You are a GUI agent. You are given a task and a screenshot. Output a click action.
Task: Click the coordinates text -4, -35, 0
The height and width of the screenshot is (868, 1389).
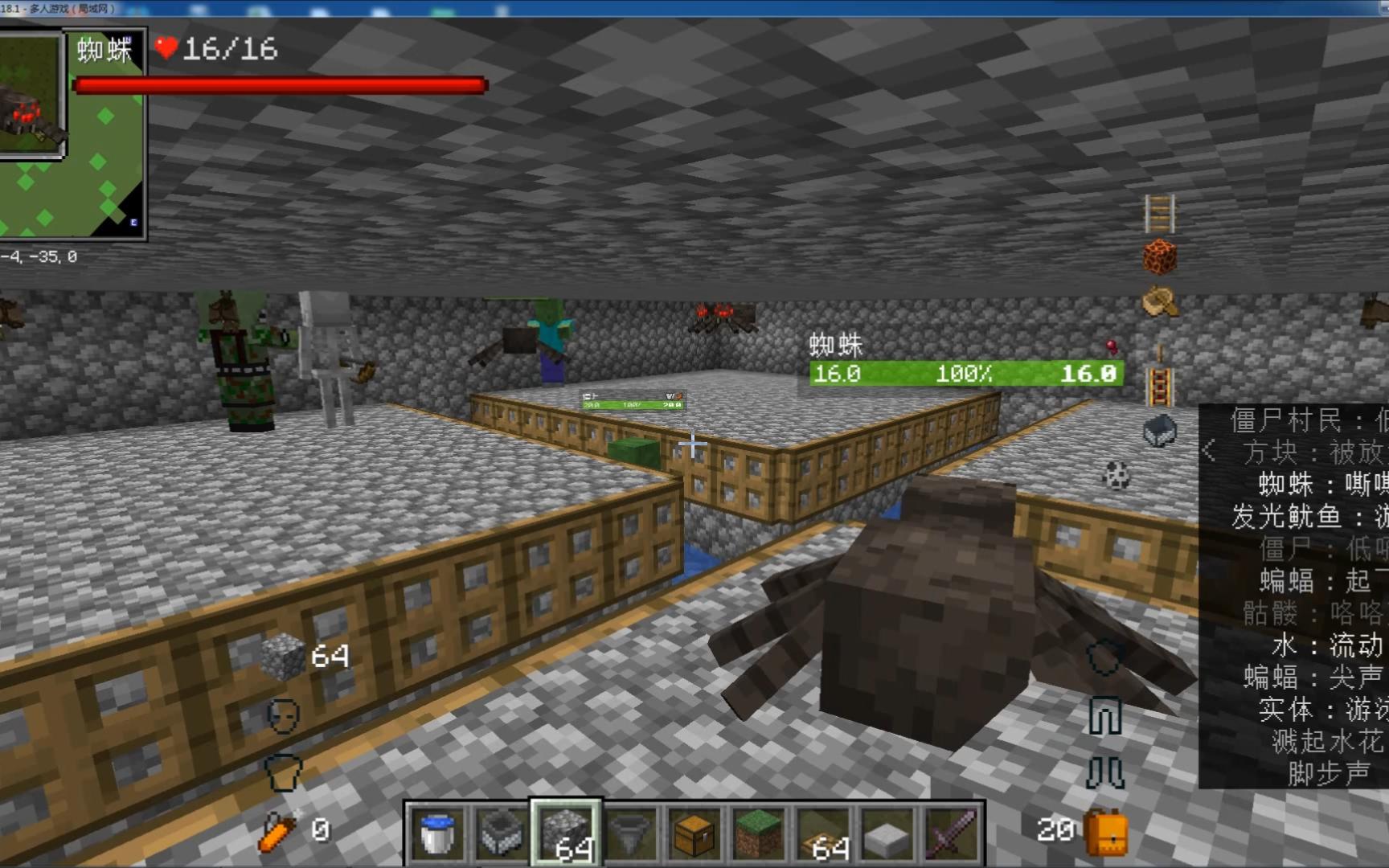coord(39,255)
